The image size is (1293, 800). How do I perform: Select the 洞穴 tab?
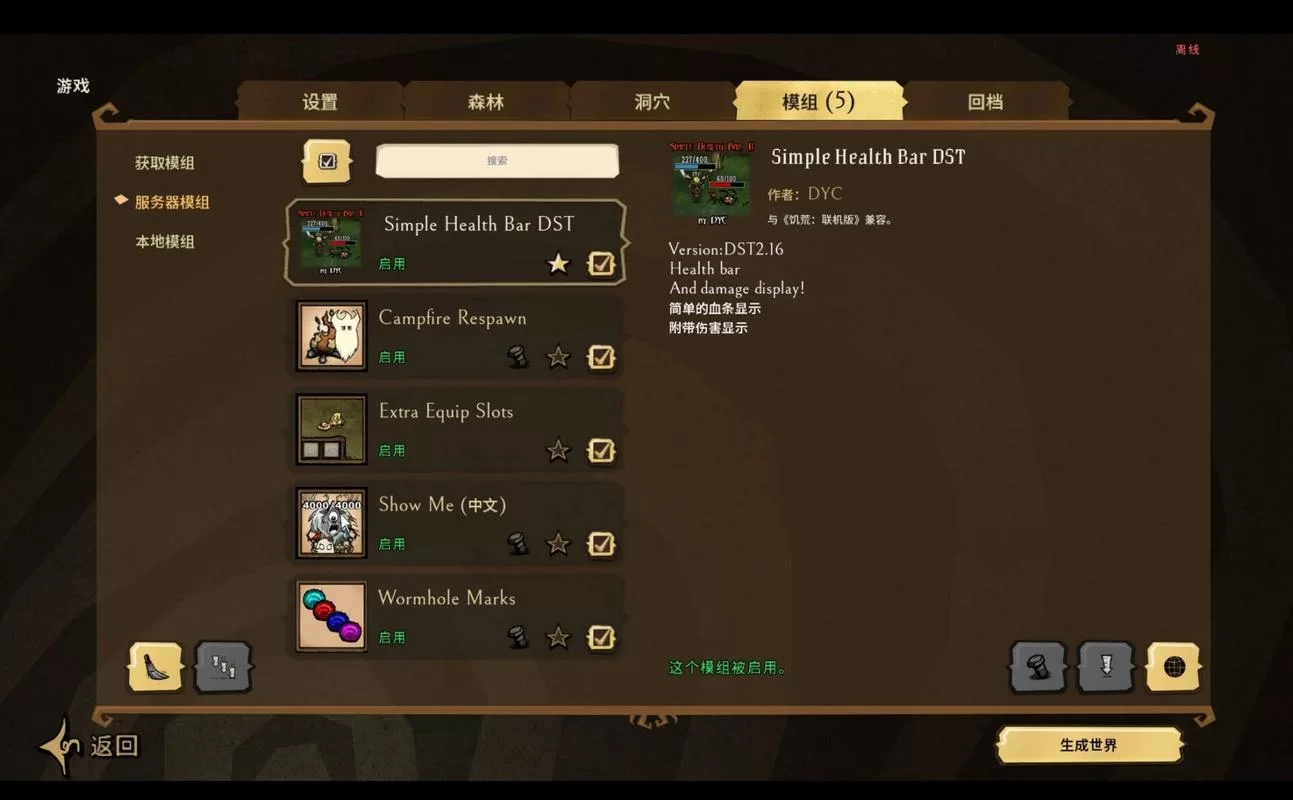click(x=652, y=102)
